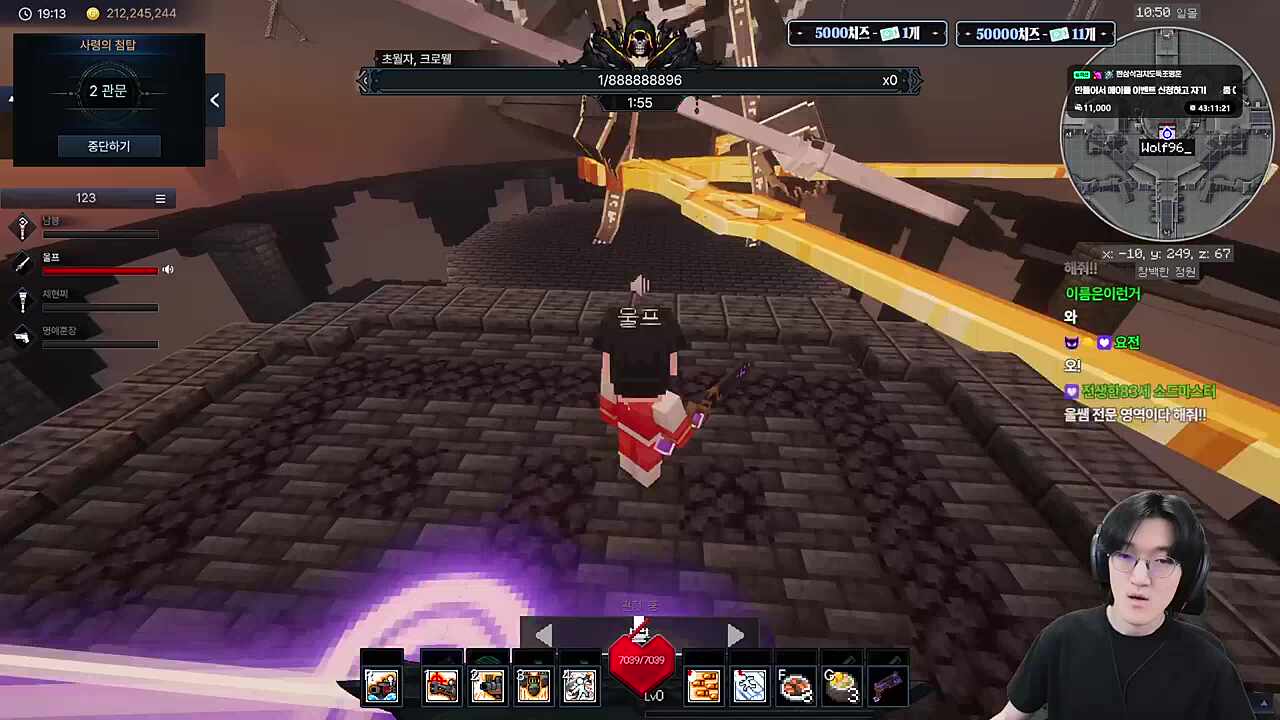Viewport: 1280px width, 720px height.
Task: Select the pale blue figure skill icon
Action: 749,686
